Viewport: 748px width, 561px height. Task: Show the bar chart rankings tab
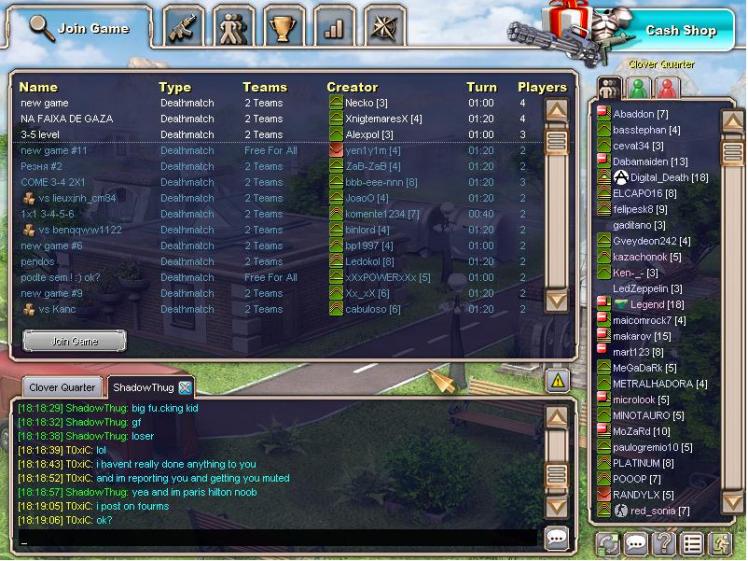click(333, 29)
